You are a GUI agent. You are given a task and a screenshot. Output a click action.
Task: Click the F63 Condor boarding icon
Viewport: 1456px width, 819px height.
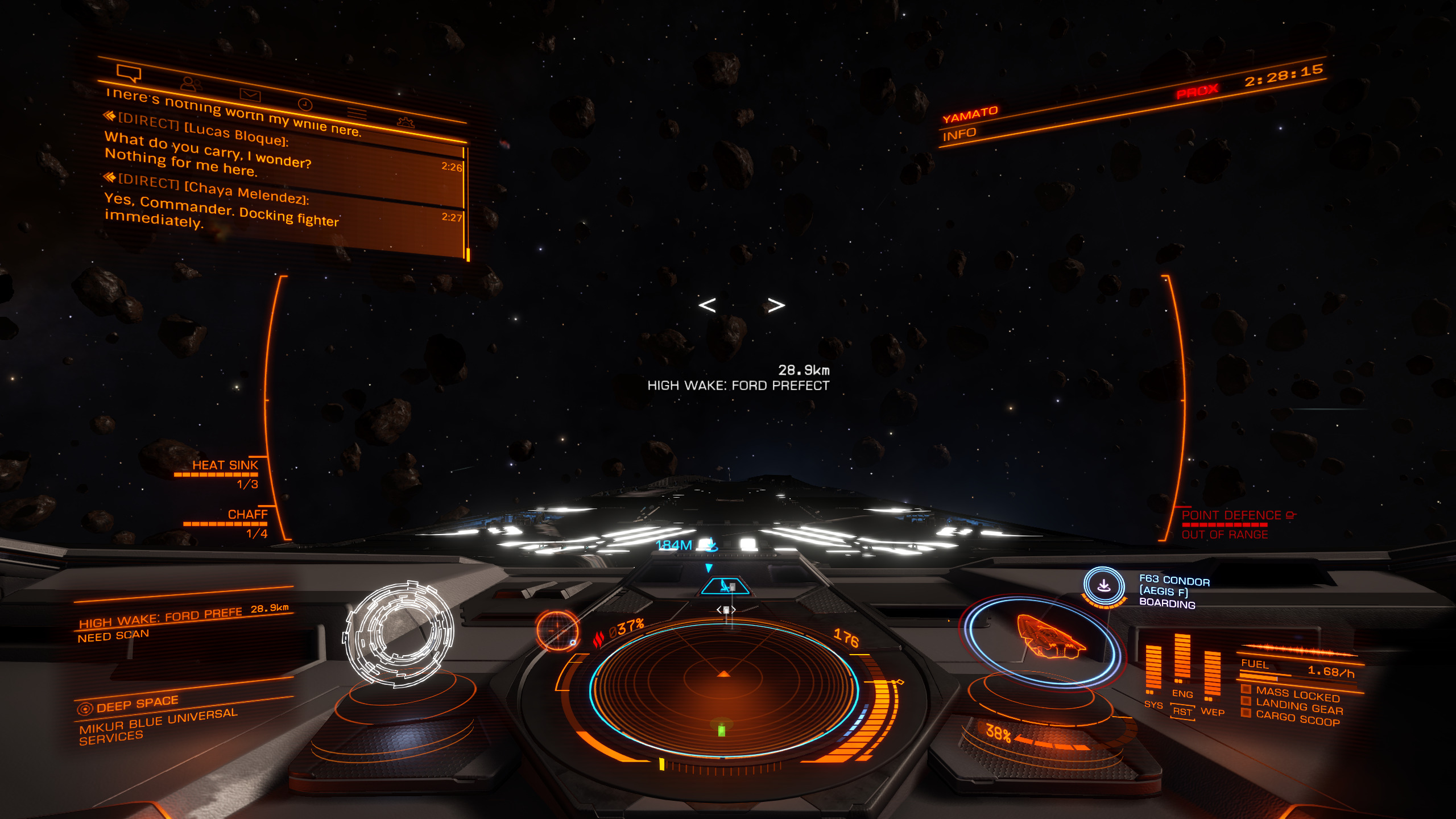coord(1103,585)
